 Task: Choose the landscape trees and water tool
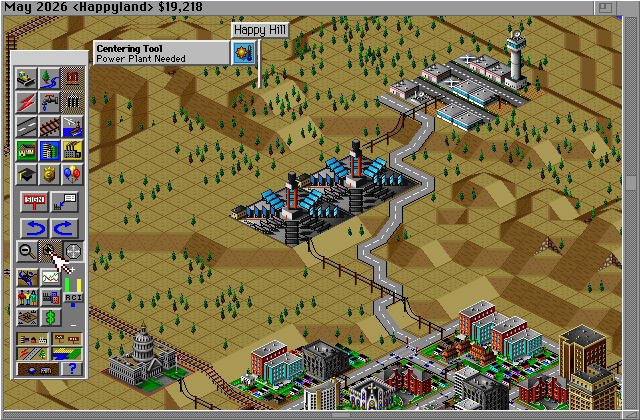click(x=50, y=77)
